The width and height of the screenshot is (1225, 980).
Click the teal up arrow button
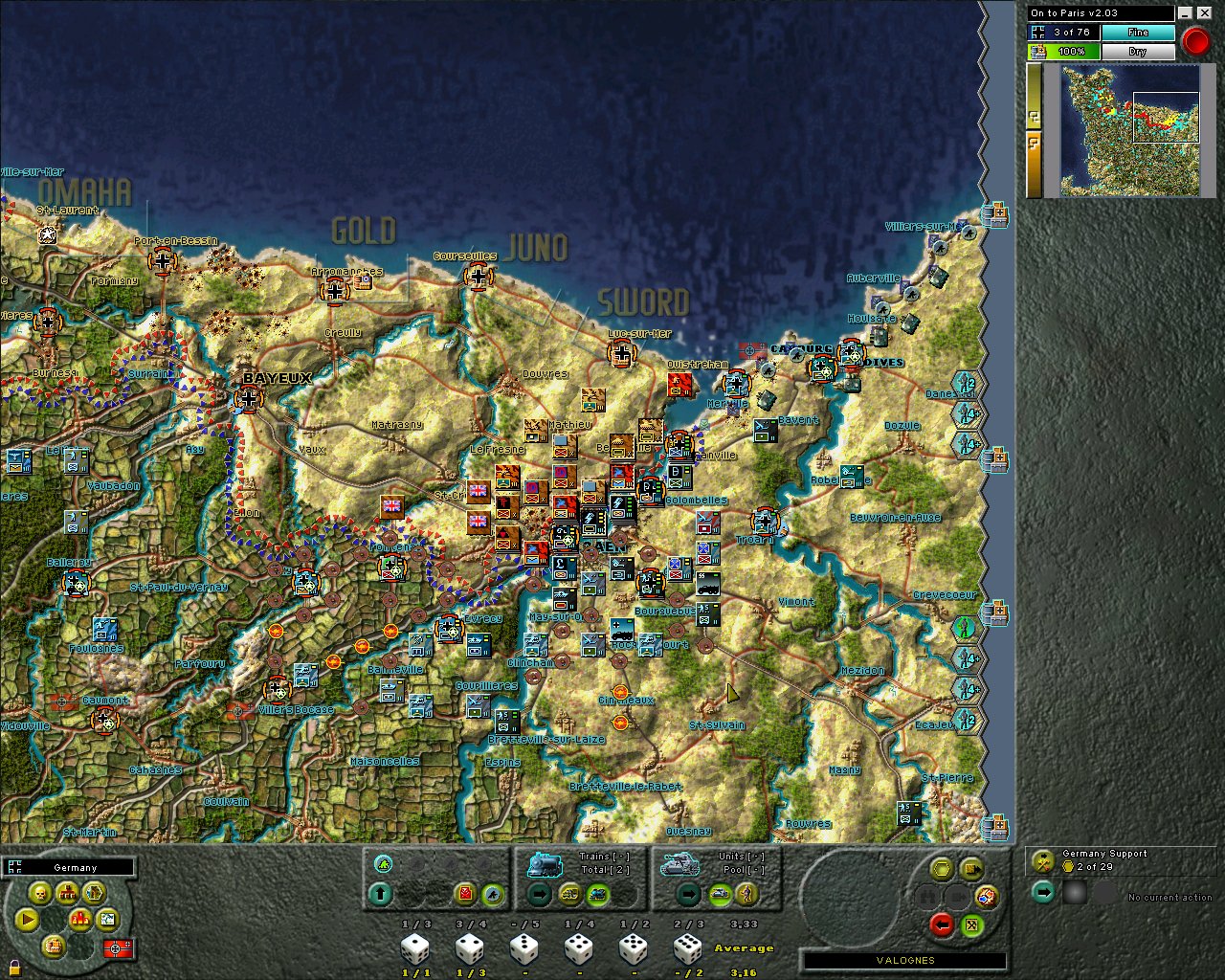[x=381, y=895]
